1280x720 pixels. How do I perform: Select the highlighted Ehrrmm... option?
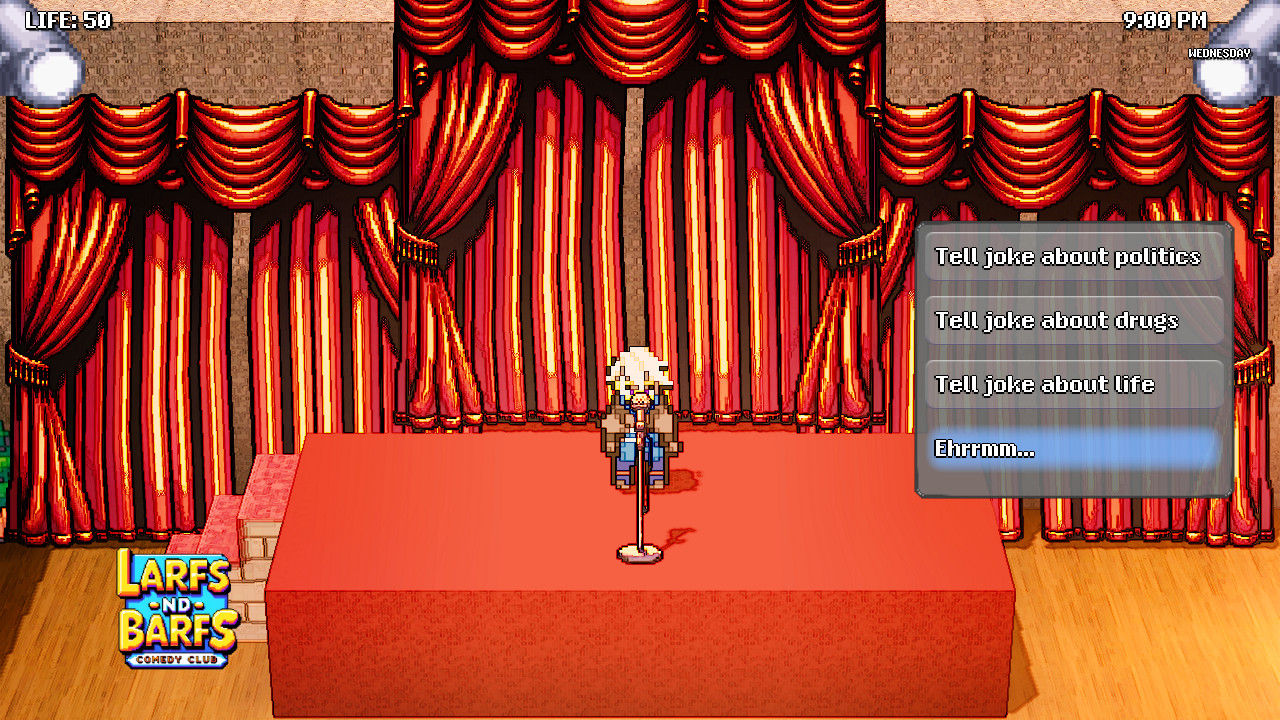coord(1073,448)
